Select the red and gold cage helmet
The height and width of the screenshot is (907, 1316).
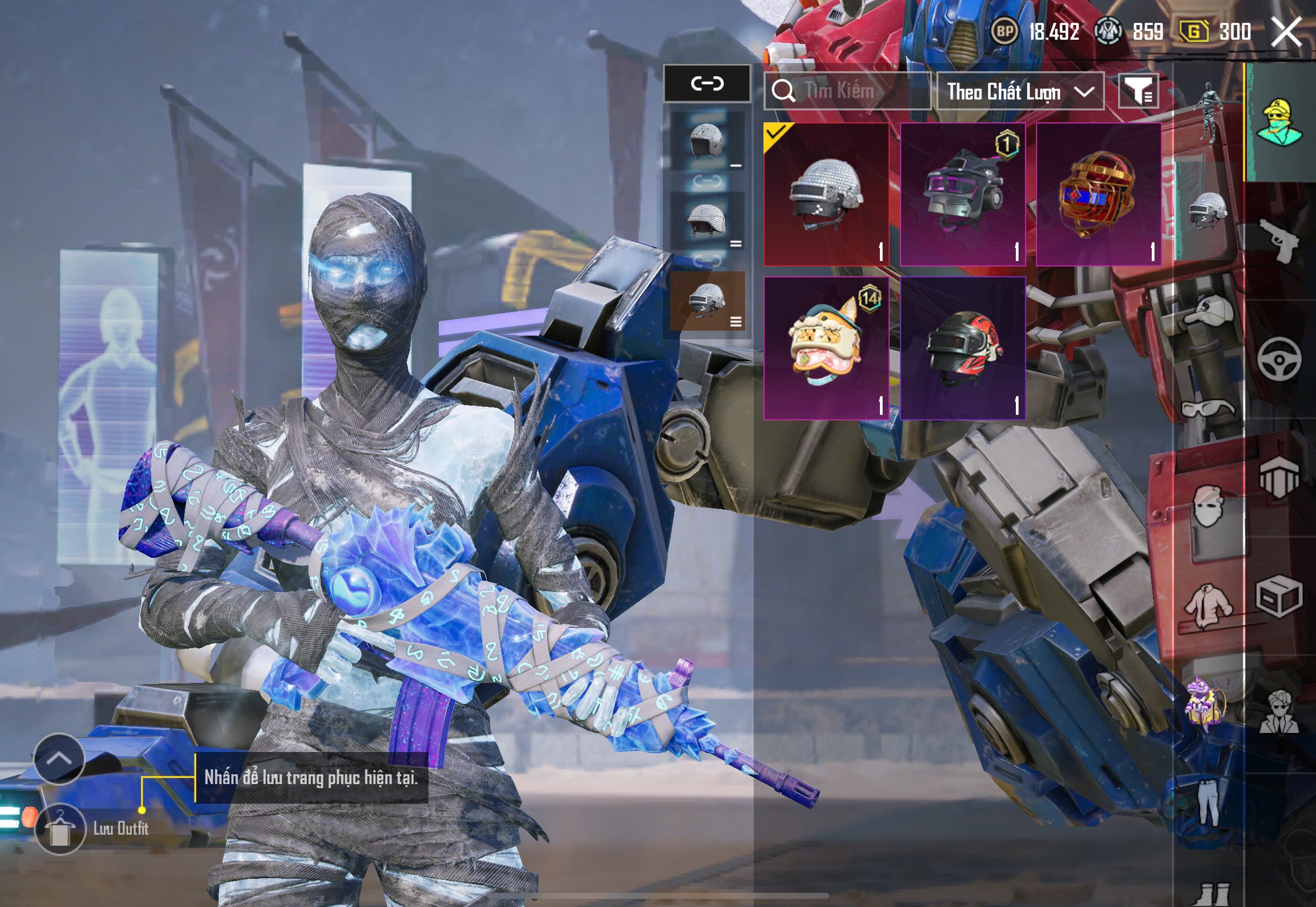(1098, 194)
